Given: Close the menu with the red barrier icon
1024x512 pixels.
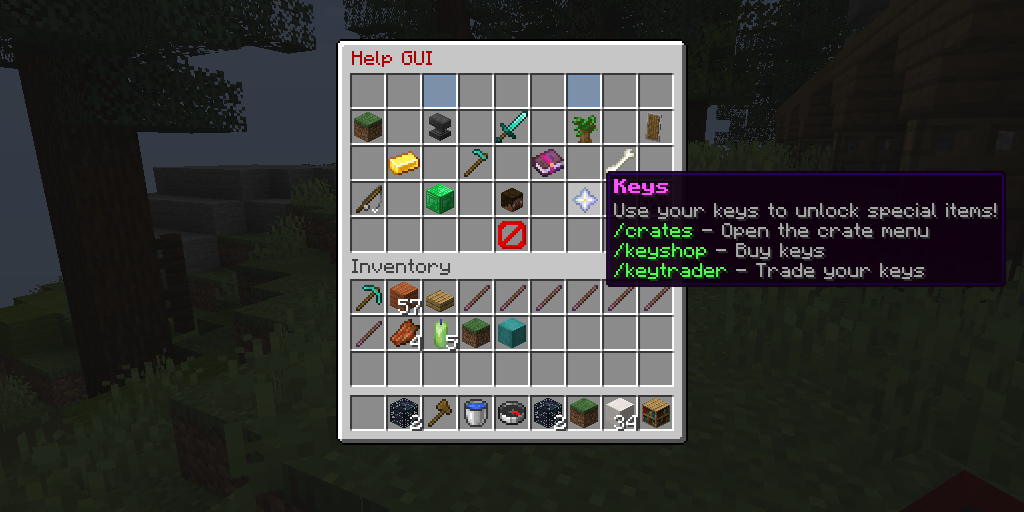Looking at the screenshot, I should pos(512,235).
